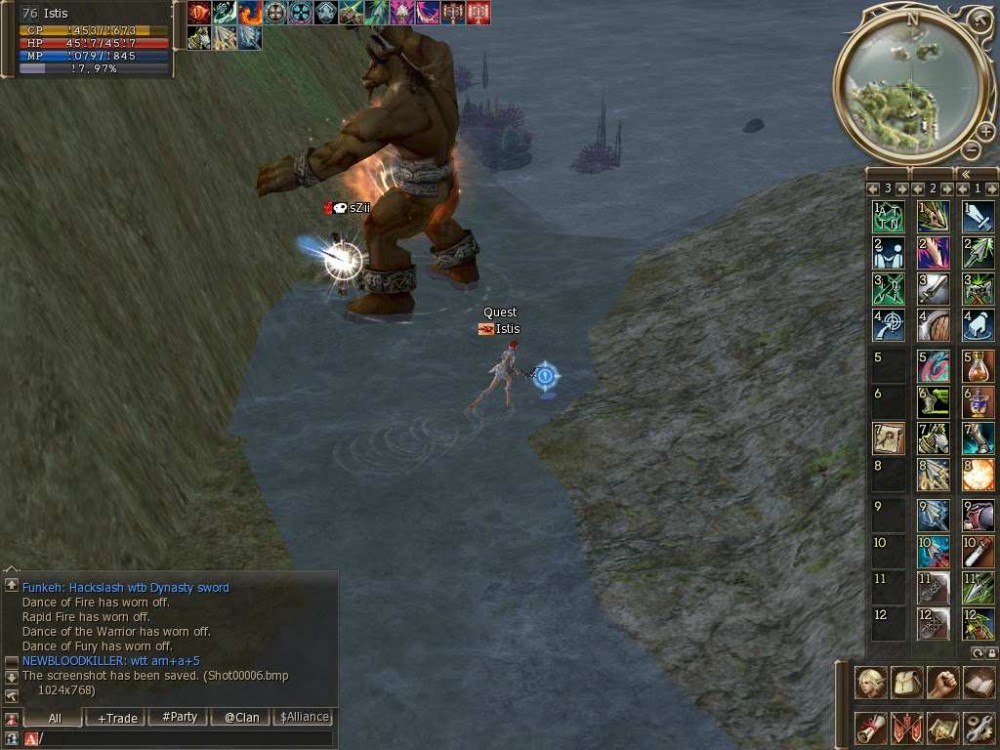
Task: Open the #Party chat tab
Action: coord(178,717)
